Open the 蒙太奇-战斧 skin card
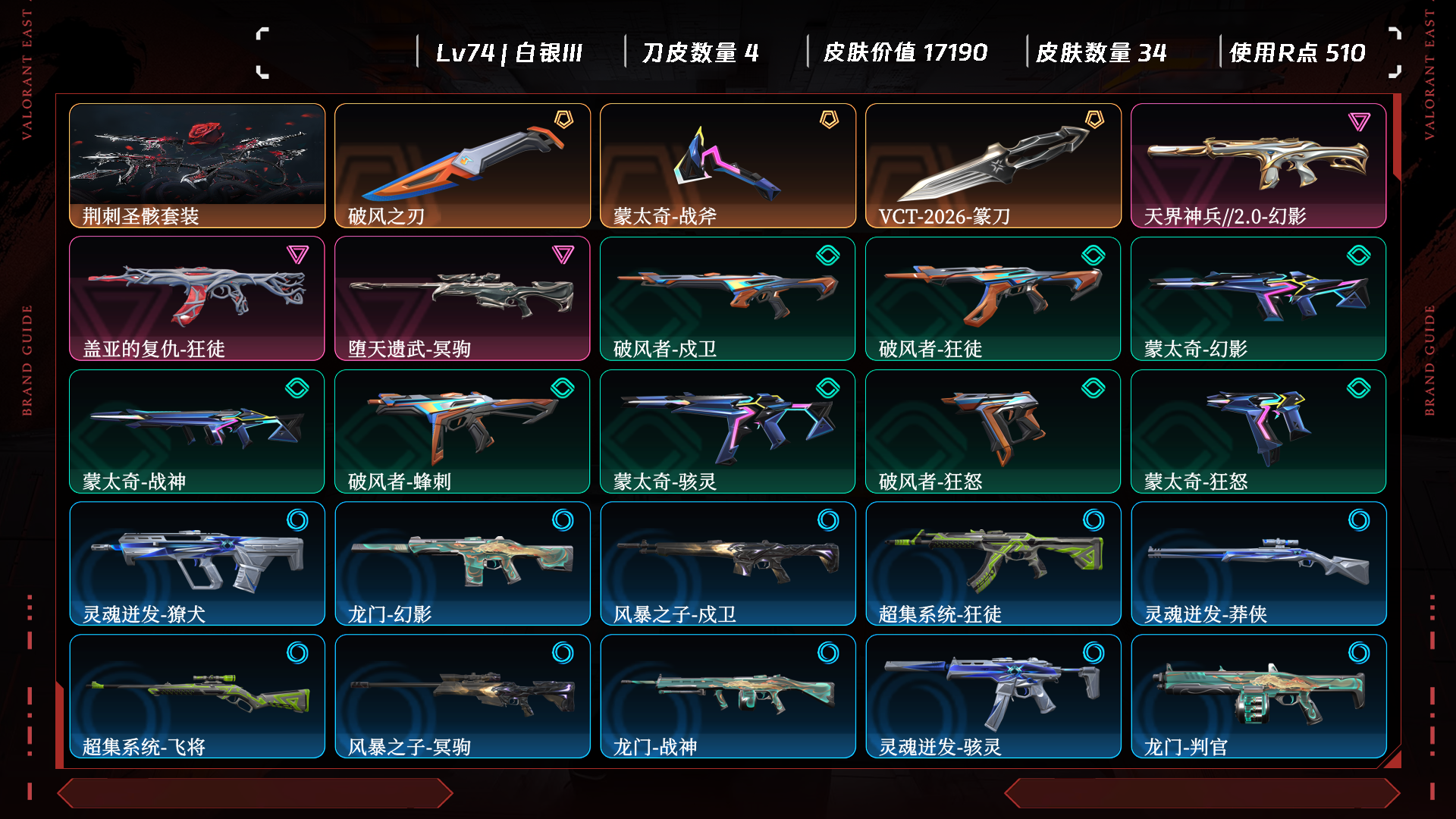Screen dimensions: 1456x819 [728, 165]
